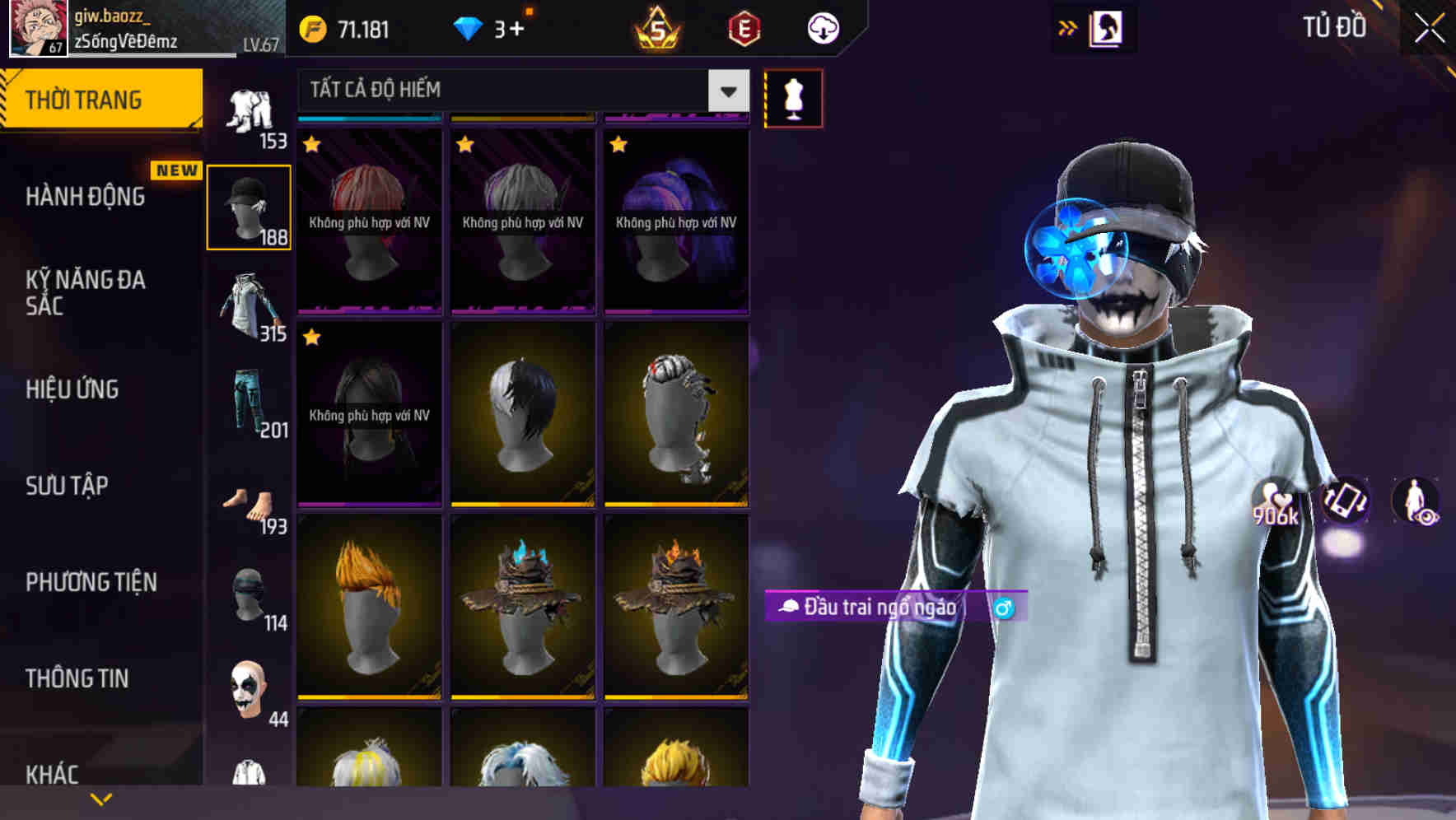1456x820 pixels.
Task: Open the character profile icon in top bar
Action: (1107, 27)
